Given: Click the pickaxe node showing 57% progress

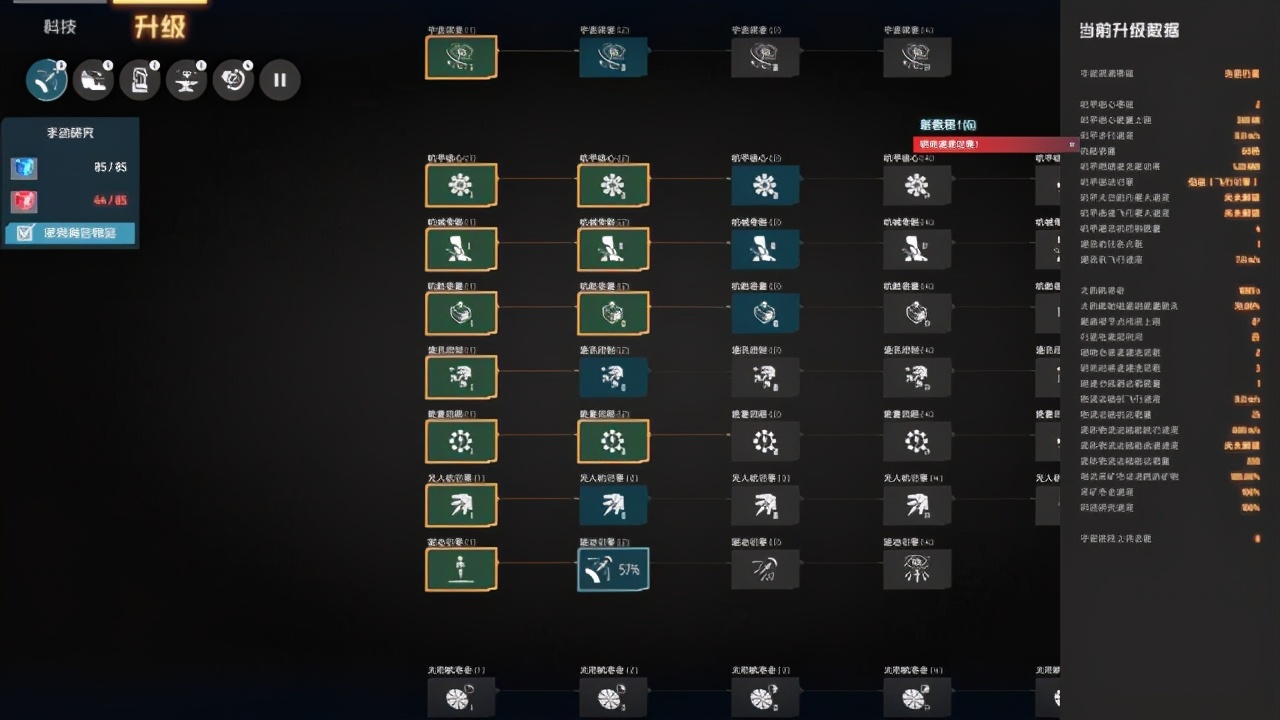Looking at the screenshot, I should click(613, 569).
